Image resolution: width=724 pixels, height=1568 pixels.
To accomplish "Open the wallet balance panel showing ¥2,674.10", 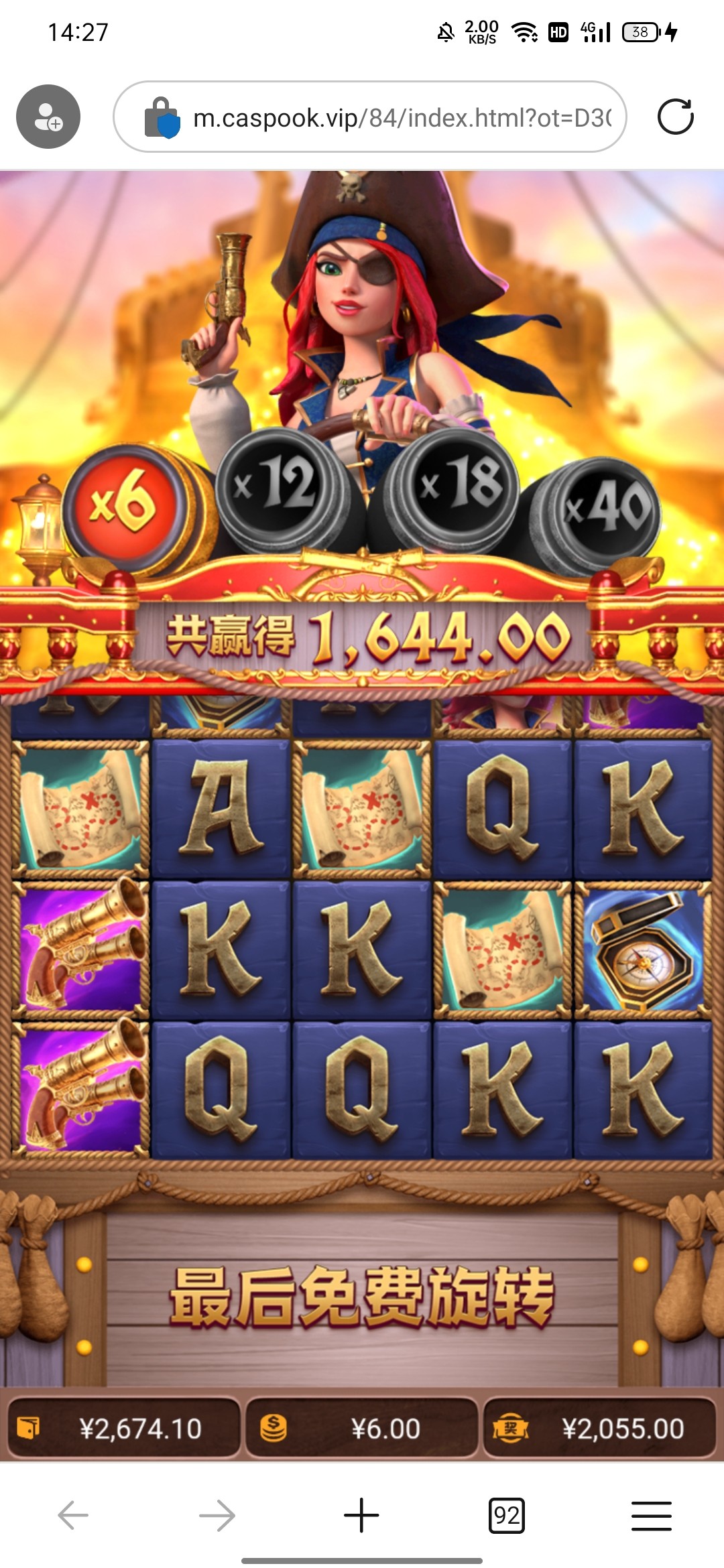I will 124,1428.
